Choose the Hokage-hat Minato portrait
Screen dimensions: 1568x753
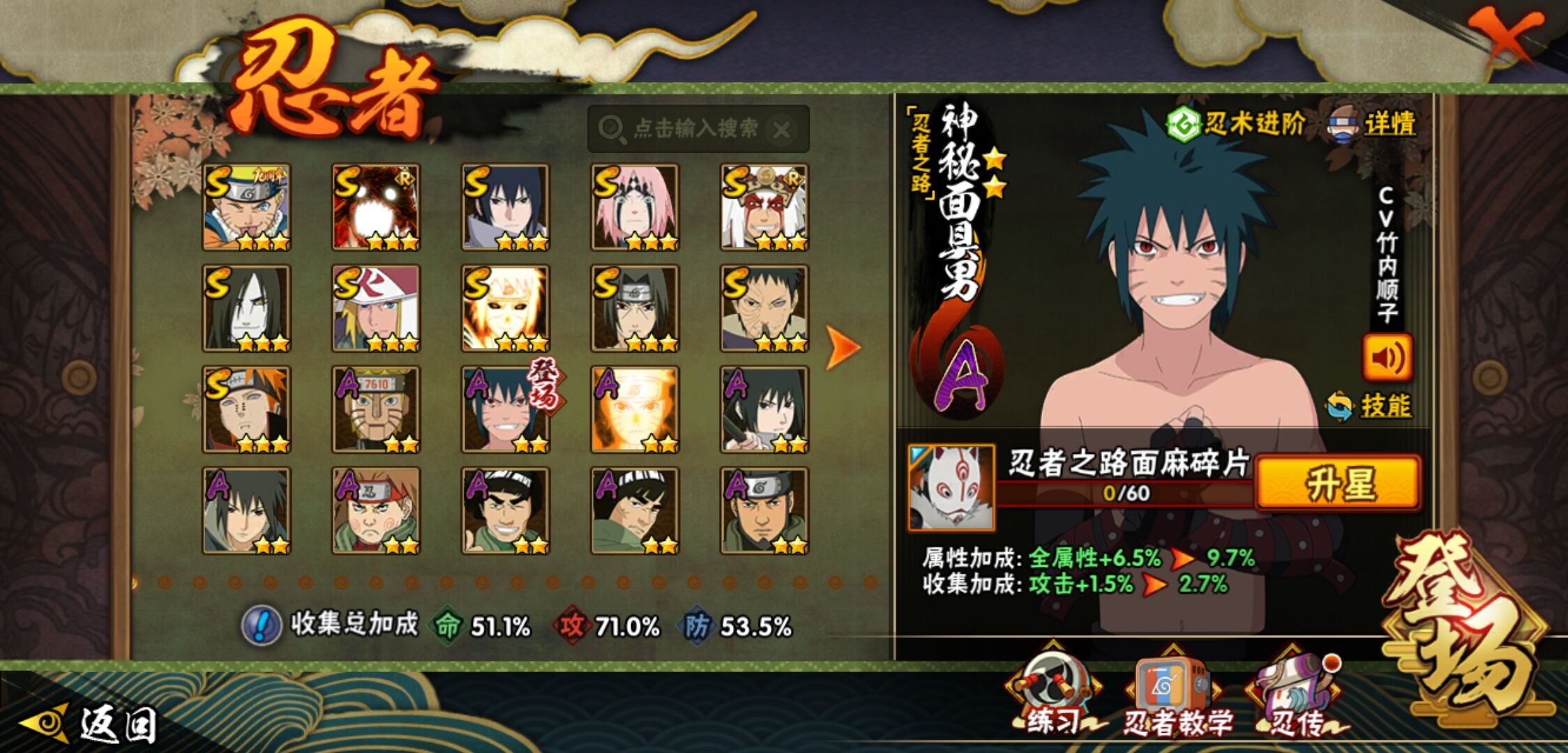376,308
